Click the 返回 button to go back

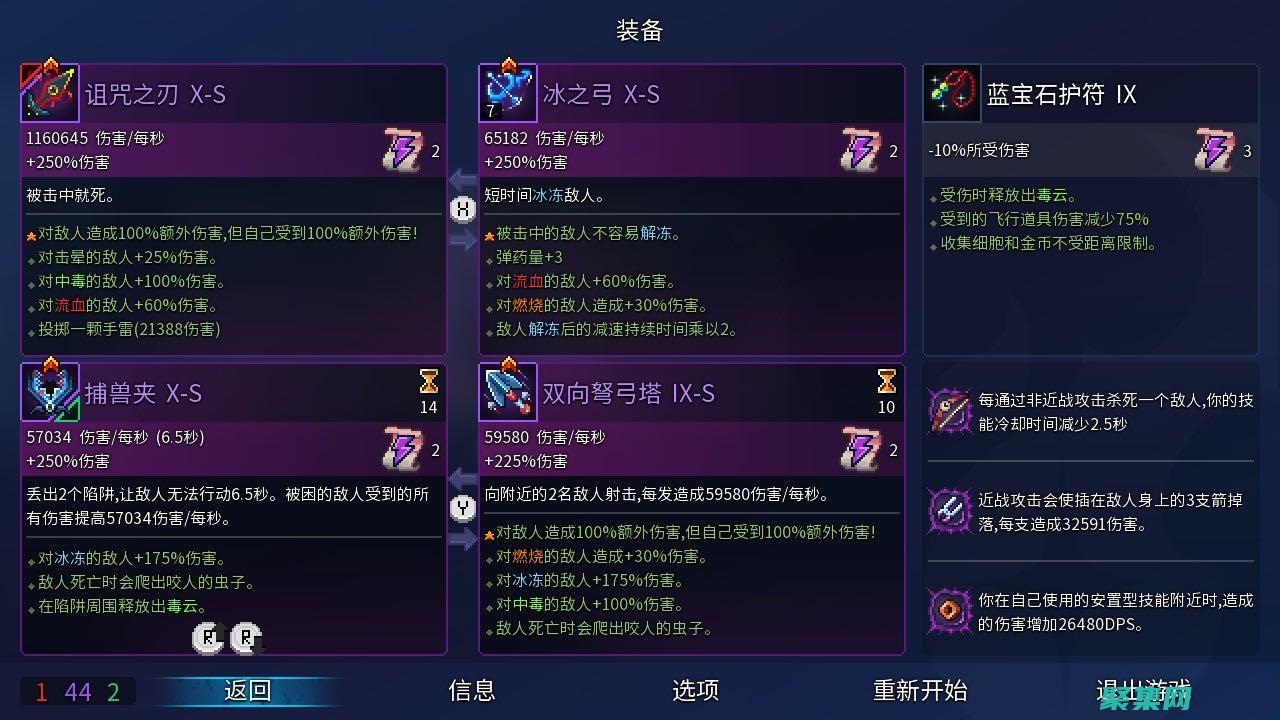pyautogui.click(x=249, y=690)
